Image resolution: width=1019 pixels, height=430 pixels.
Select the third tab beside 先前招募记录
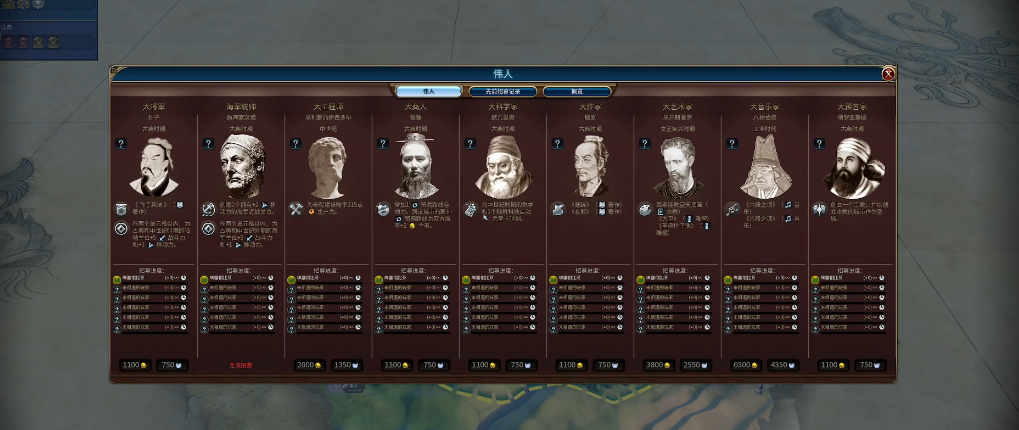pos(577,91)
